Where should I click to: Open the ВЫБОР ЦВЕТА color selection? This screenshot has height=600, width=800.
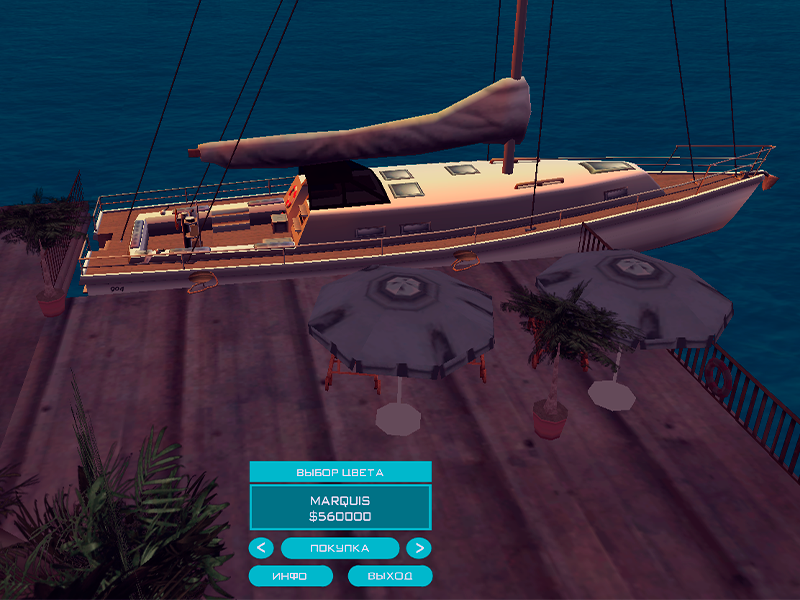340,471
